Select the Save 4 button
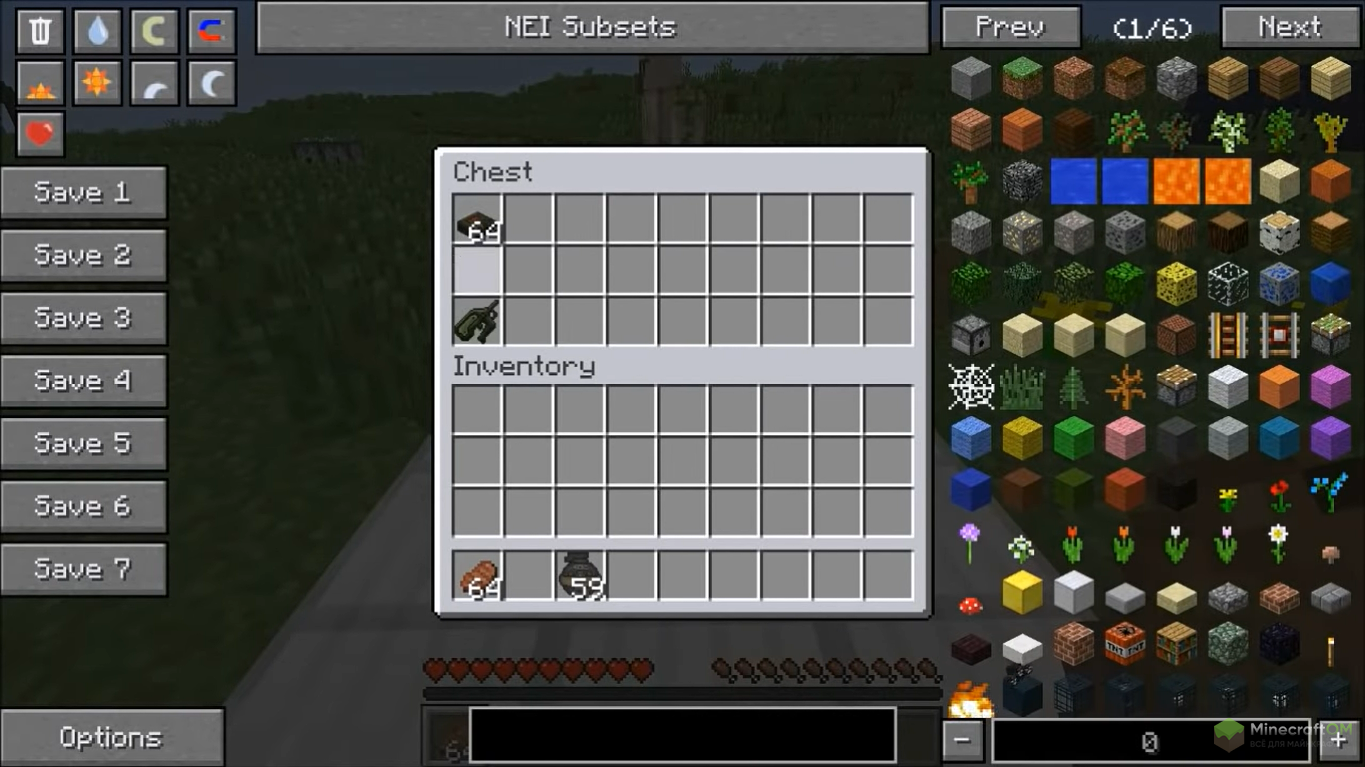The width and height of the screenshot is (1365, 767). click(83, 380)
